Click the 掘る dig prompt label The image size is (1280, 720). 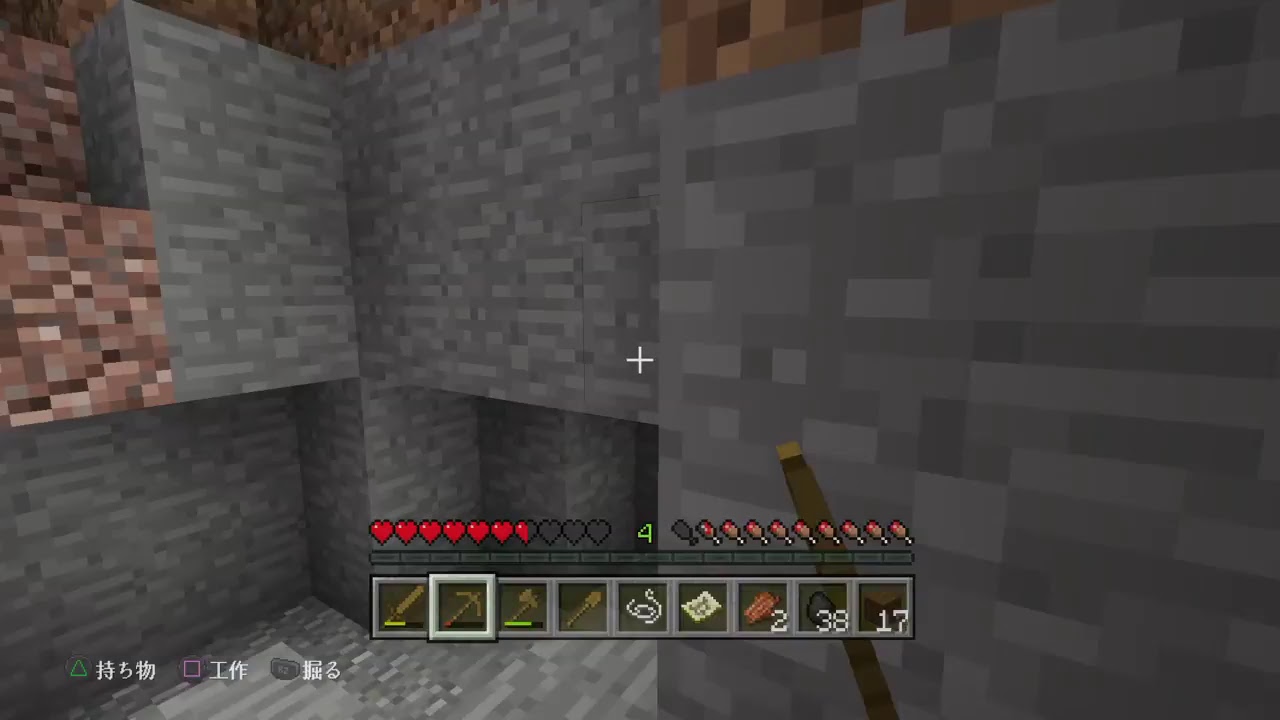tap(320, 670)
